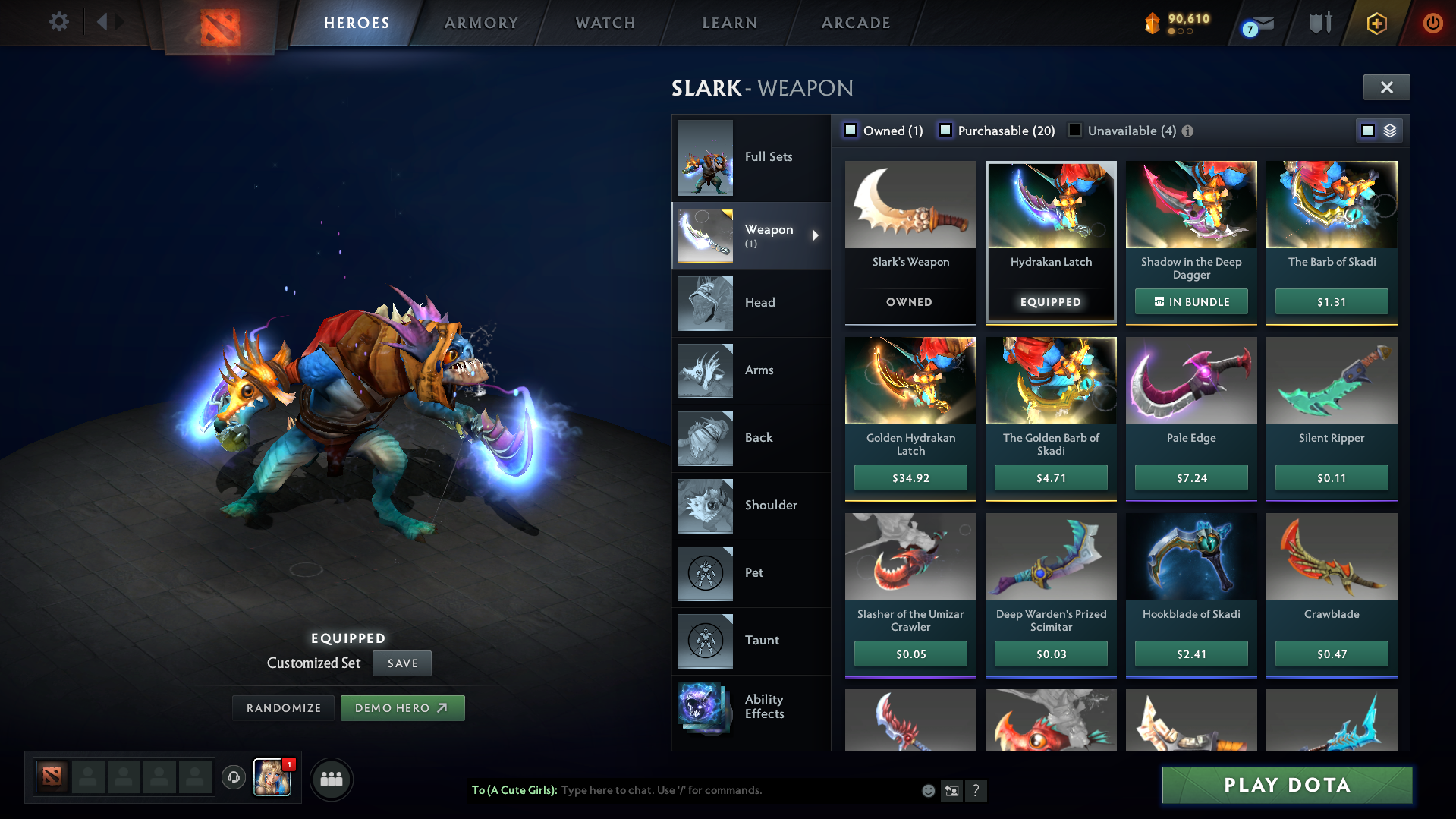Image resolution: width=1456 pixels, height=819 pixels.
Task: Toggle the Owned items filter checkbox
Action: click(x=850, y=130)
